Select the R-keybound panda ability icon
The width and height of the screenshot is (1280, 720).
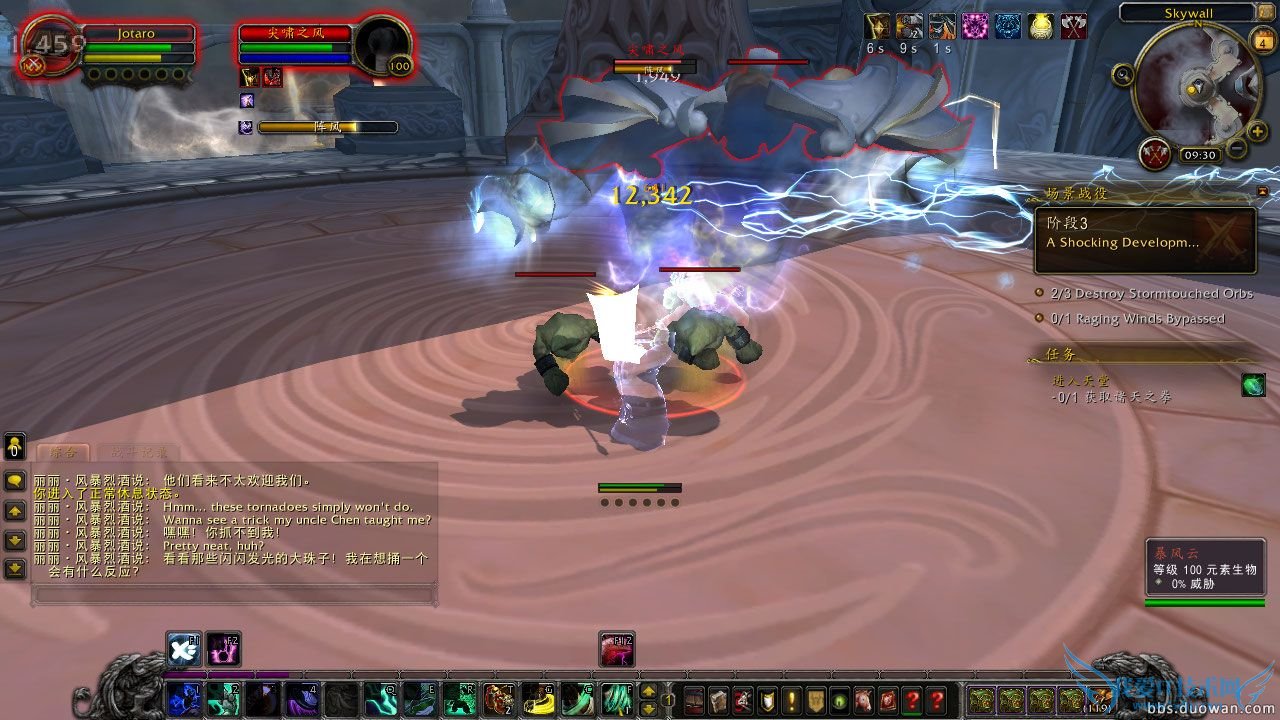pyautogui.click(x=460, y=700)
